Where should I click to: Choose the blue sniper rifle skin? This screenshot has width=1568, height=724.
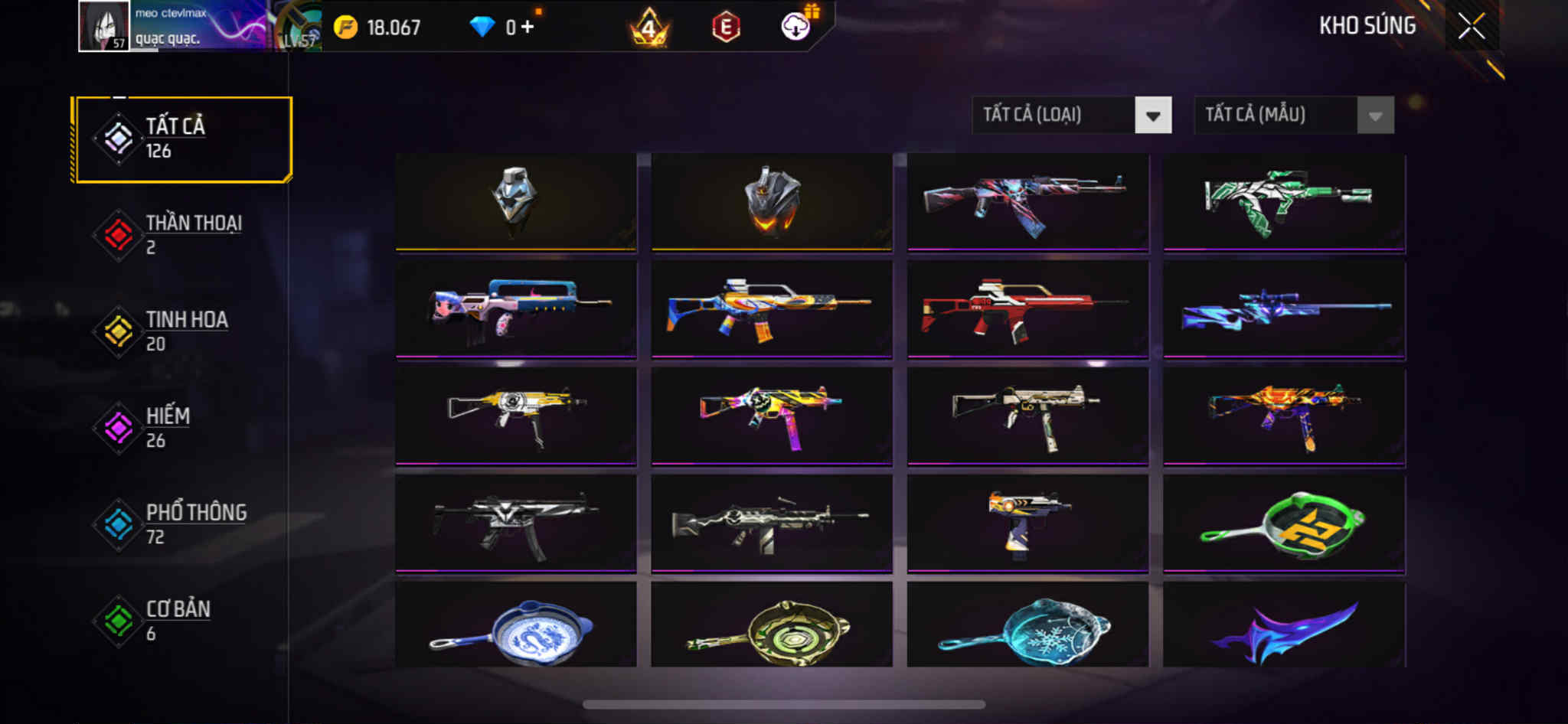click(x=1284, y=308)
